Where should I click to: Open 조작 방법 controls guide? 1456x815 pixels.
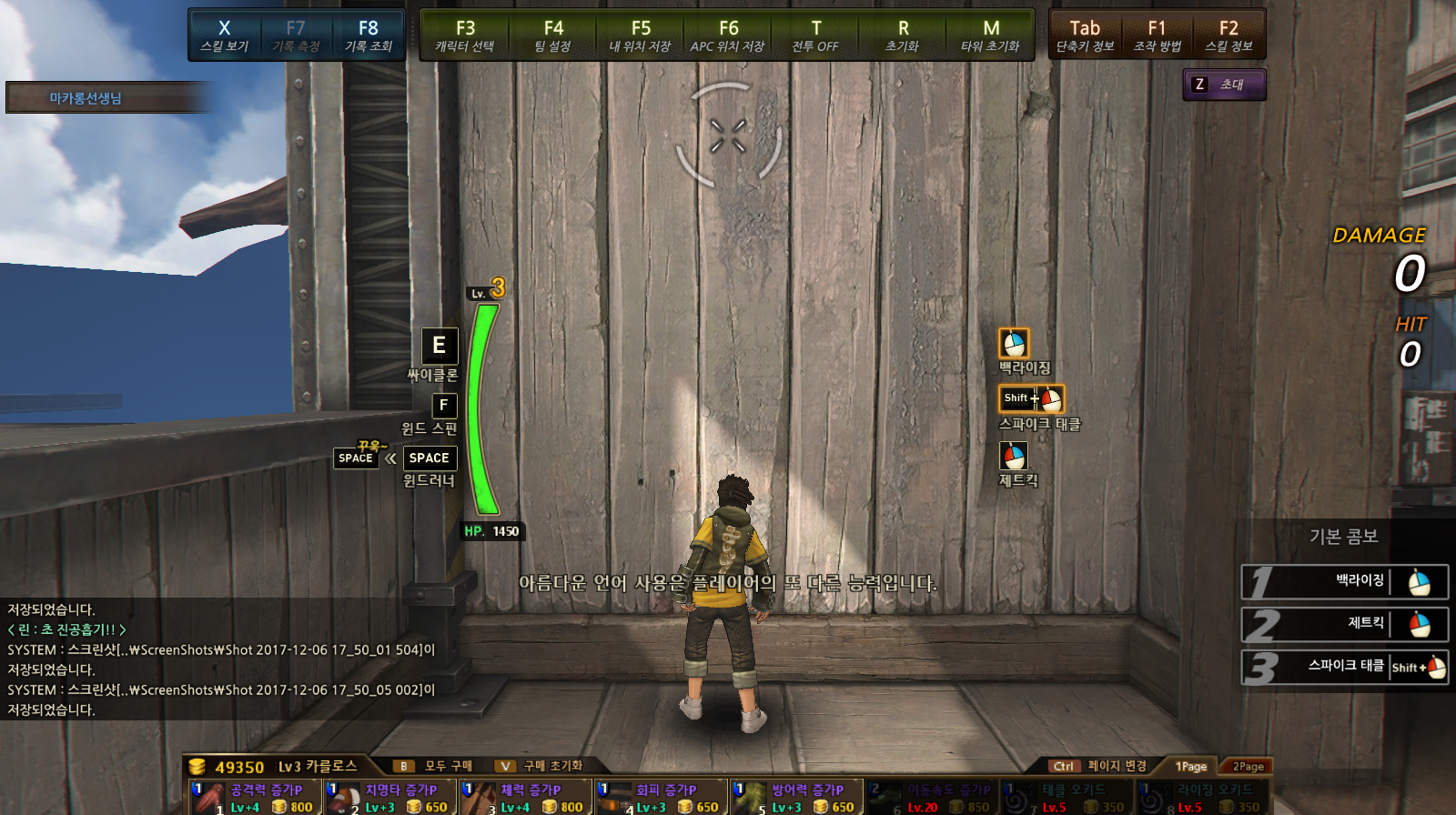1157,35
